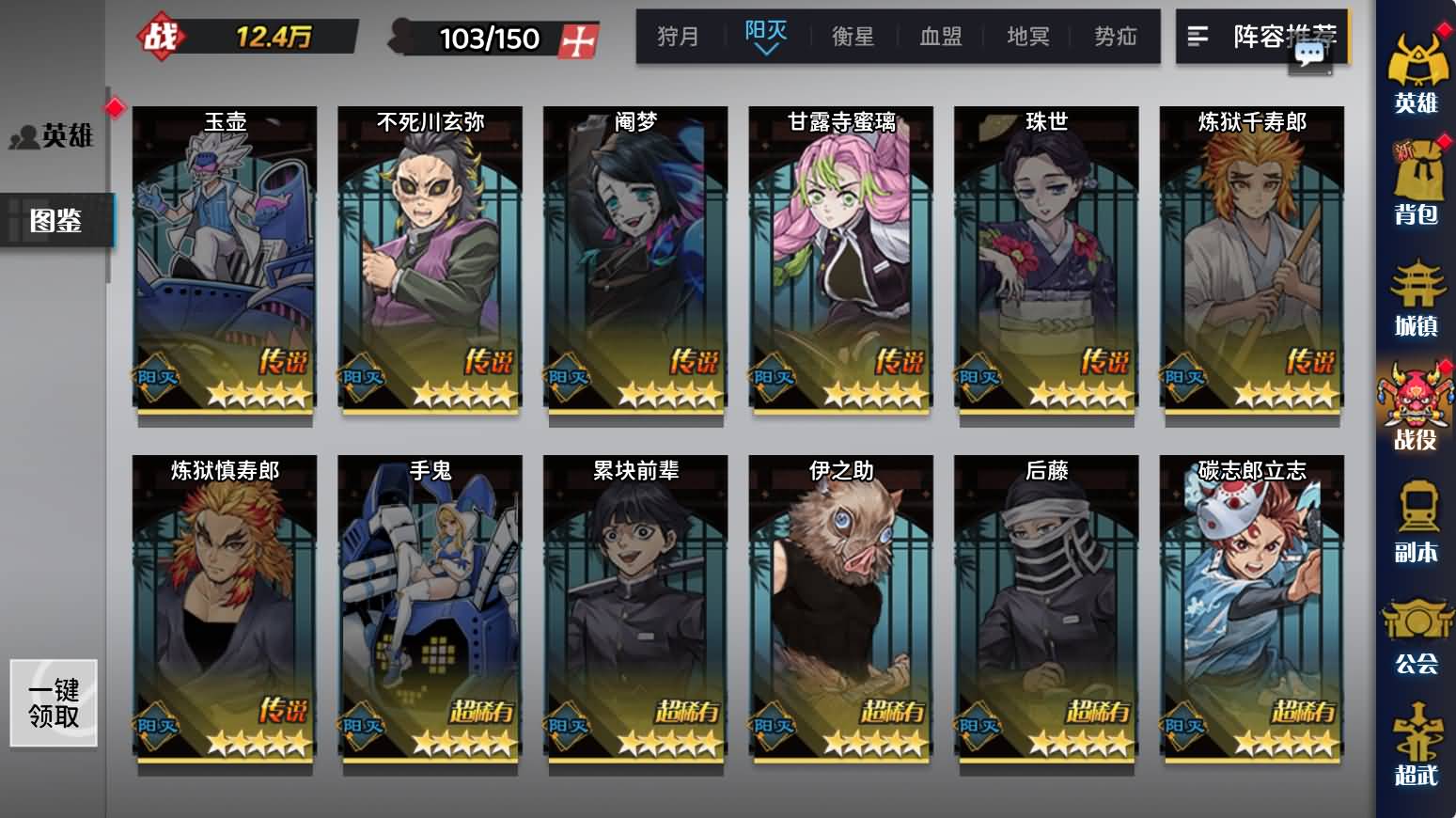Select the 伊之助 hero card
1456x818 pixels.
point(840,607)
